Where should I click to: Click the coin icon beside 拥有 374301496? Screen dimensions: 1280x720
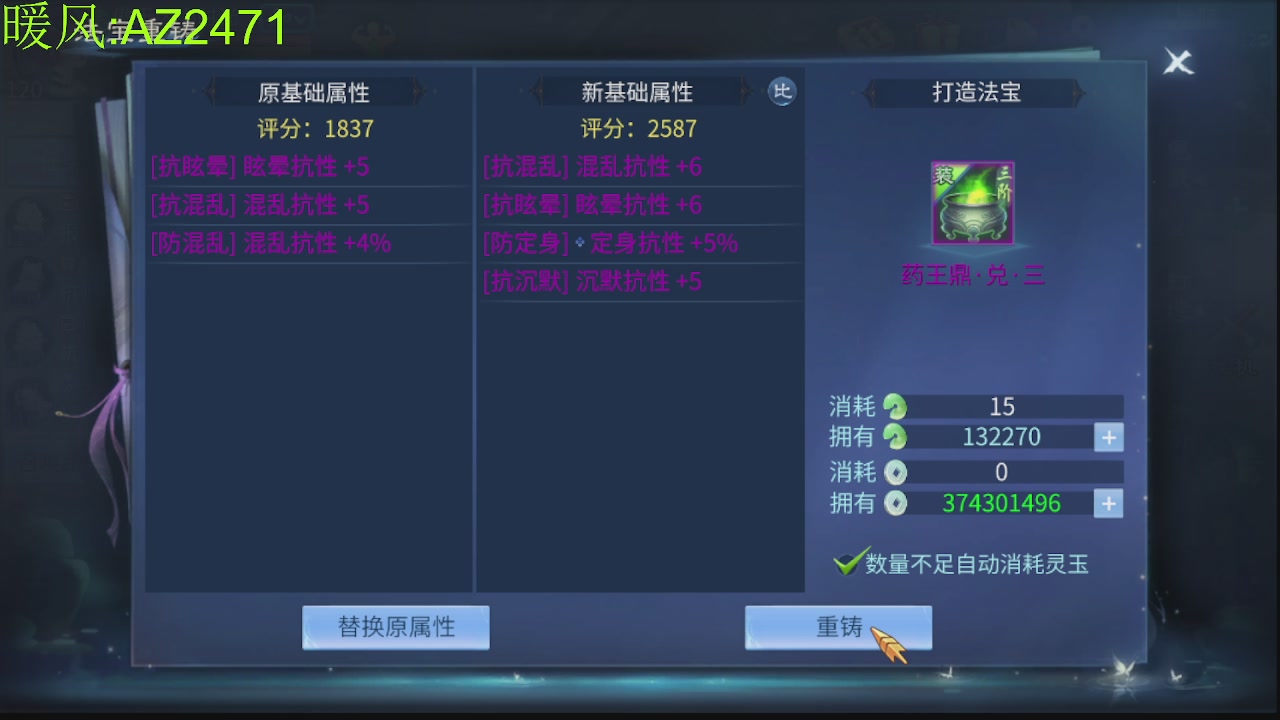894,503
